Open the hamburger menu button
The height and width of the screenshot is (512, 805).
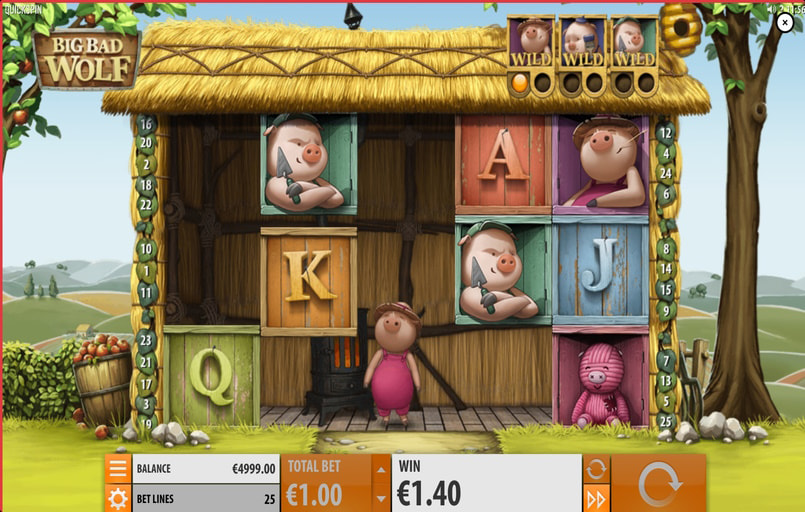118,468
